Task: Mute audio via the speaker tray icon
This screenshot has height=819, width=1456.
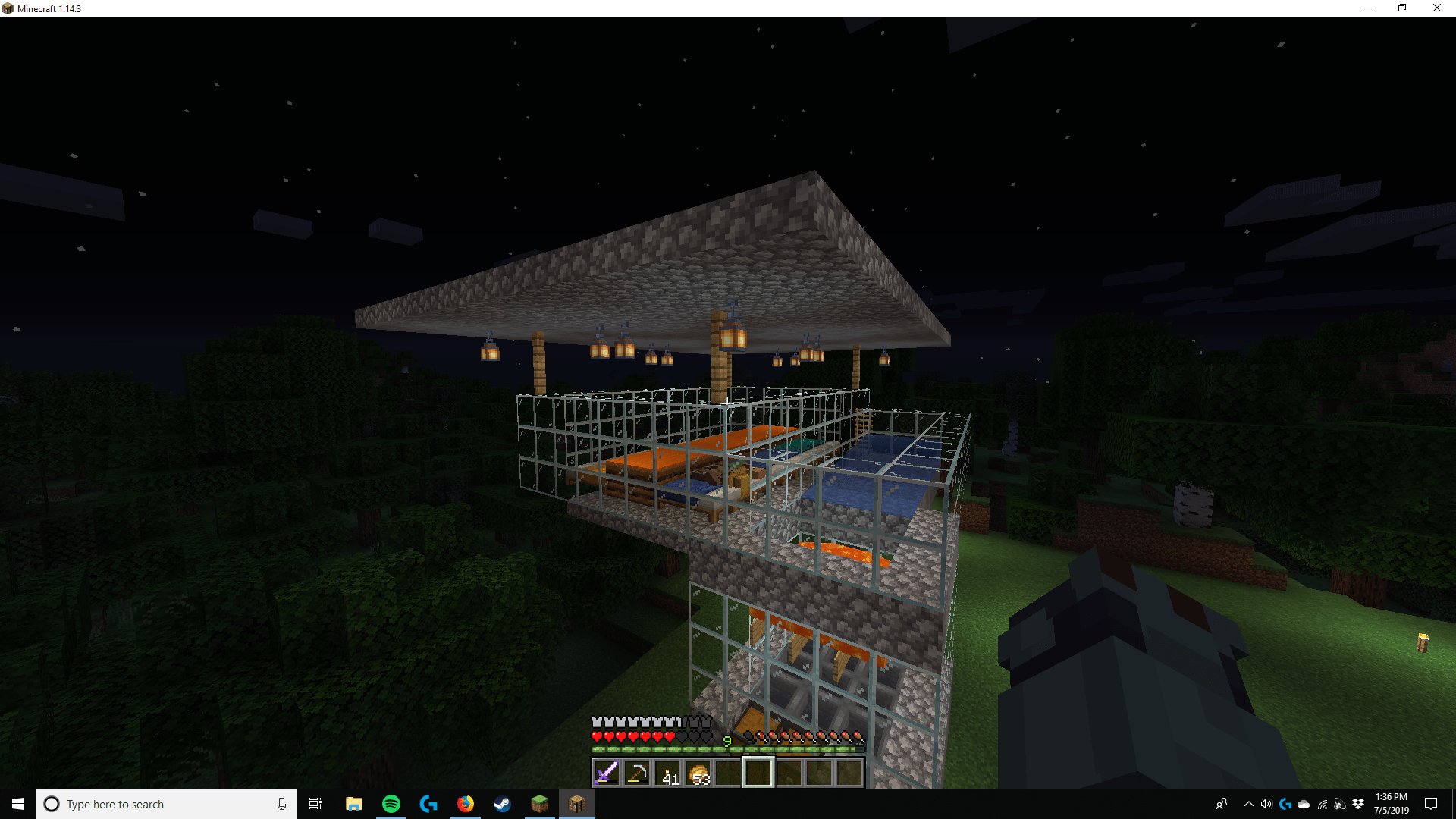Action: [1265, 804]
